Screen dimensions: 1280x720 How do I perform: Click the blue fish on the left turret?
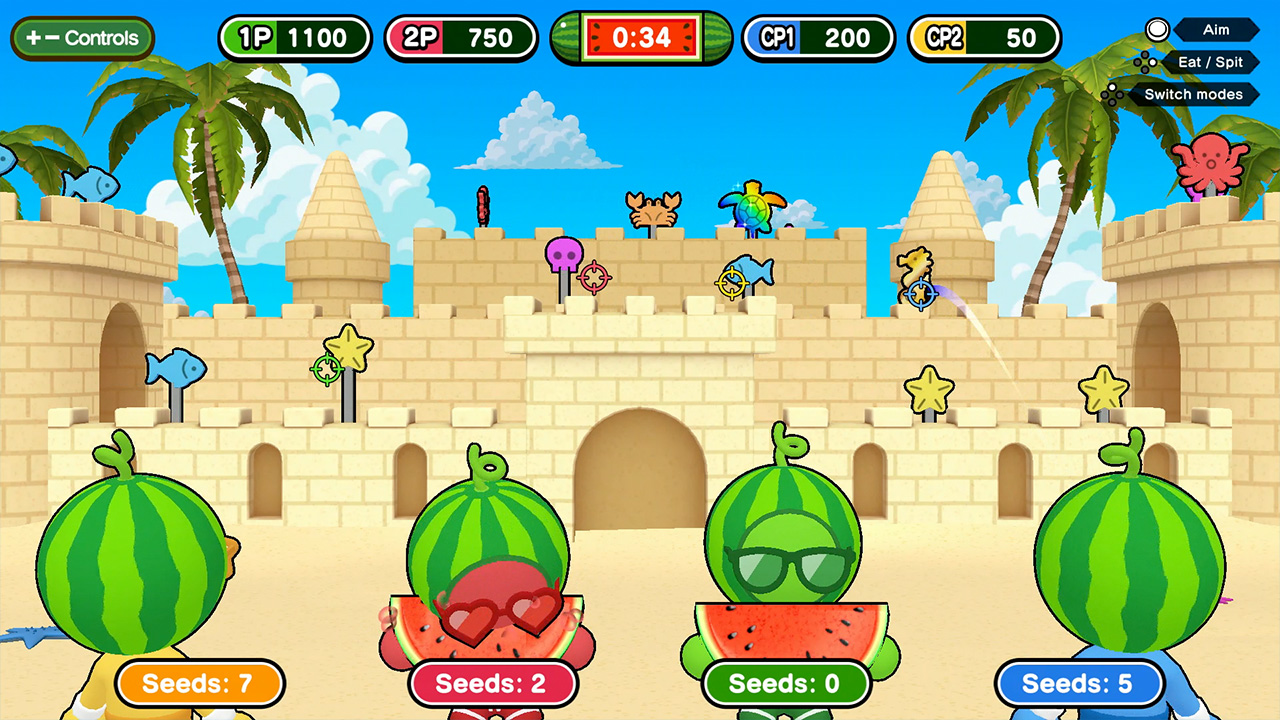click(x=90, y=185)
